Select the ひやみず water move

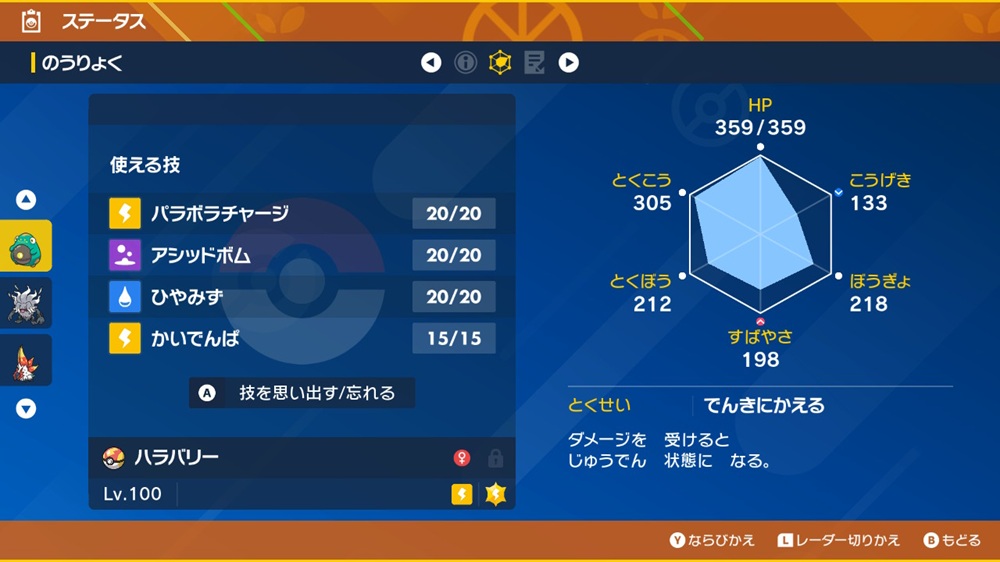tap(302, 297)
